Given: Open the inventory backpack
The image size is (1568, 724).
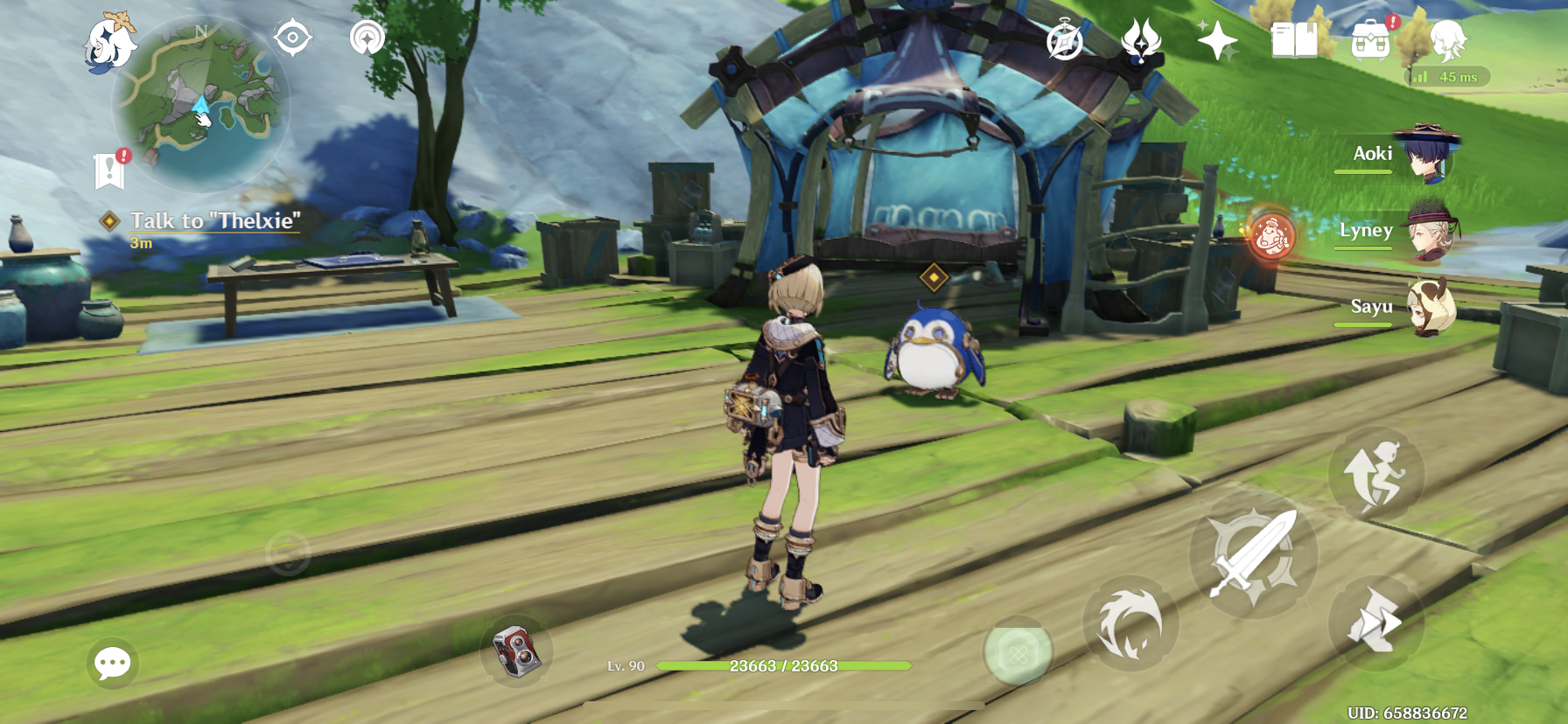Looking at the screenshot, I should 1370,40.
